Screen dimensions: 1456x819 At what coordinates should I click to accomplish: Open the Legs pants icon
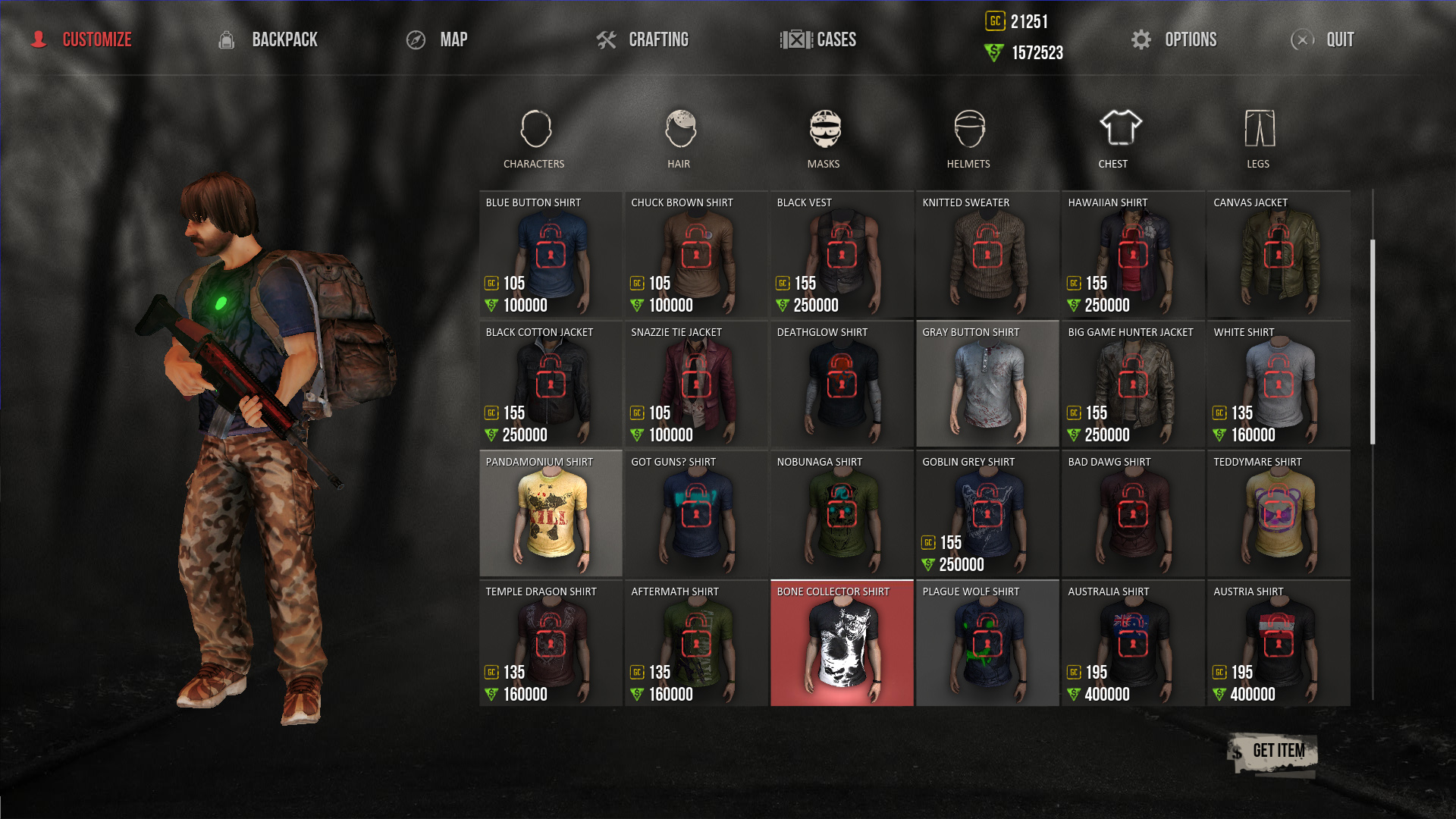click(x=1259, y=129)
